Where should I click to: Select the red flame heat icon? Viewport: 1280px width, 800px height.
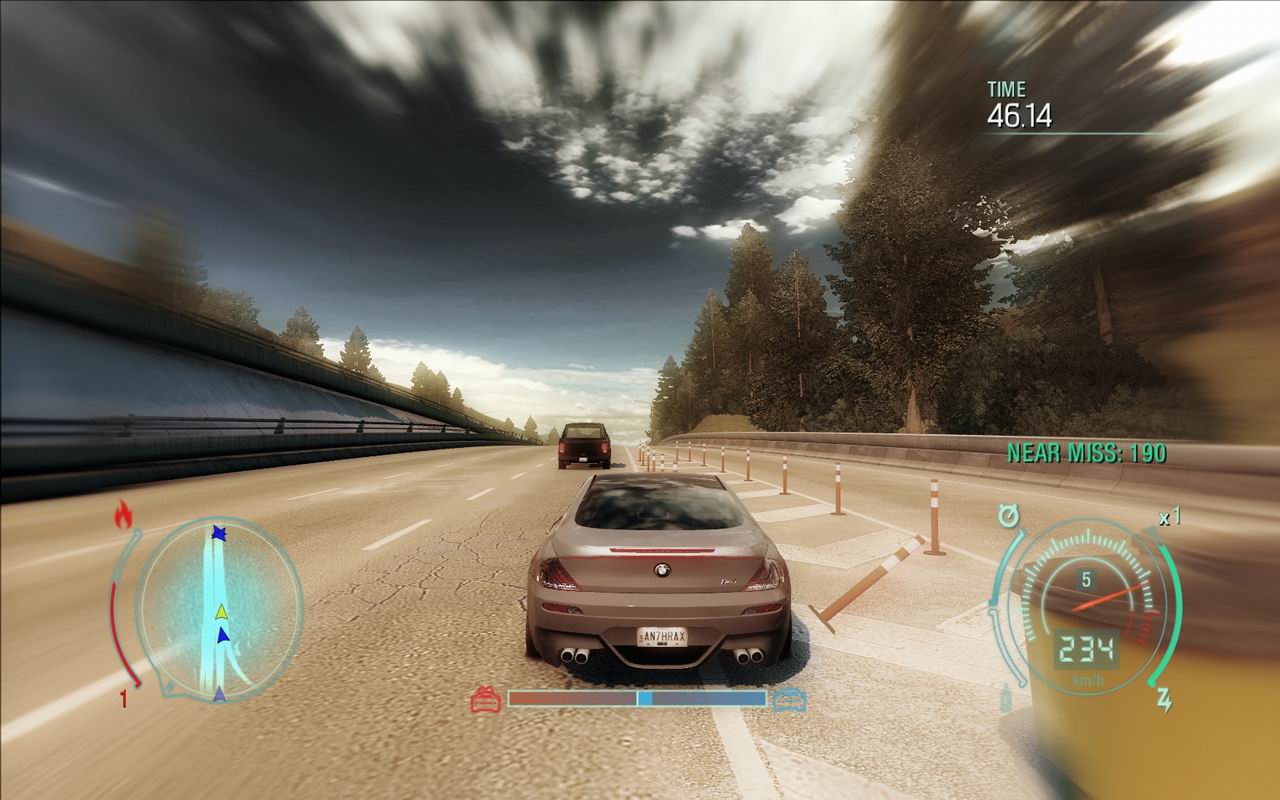pyautogui.click(x=124, y=515)
